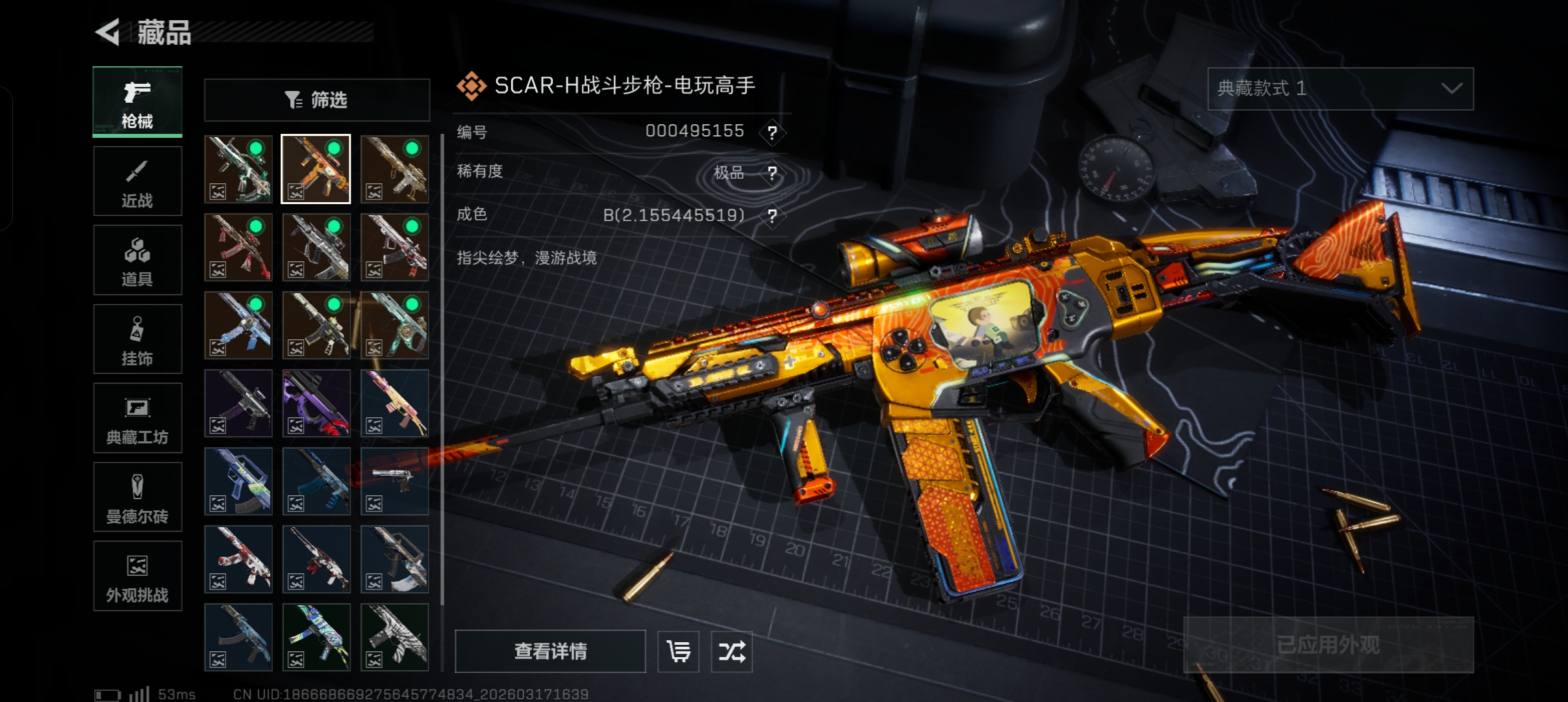
Task: Go back with the arrow beside 藏品
Action: click(108, 32)
